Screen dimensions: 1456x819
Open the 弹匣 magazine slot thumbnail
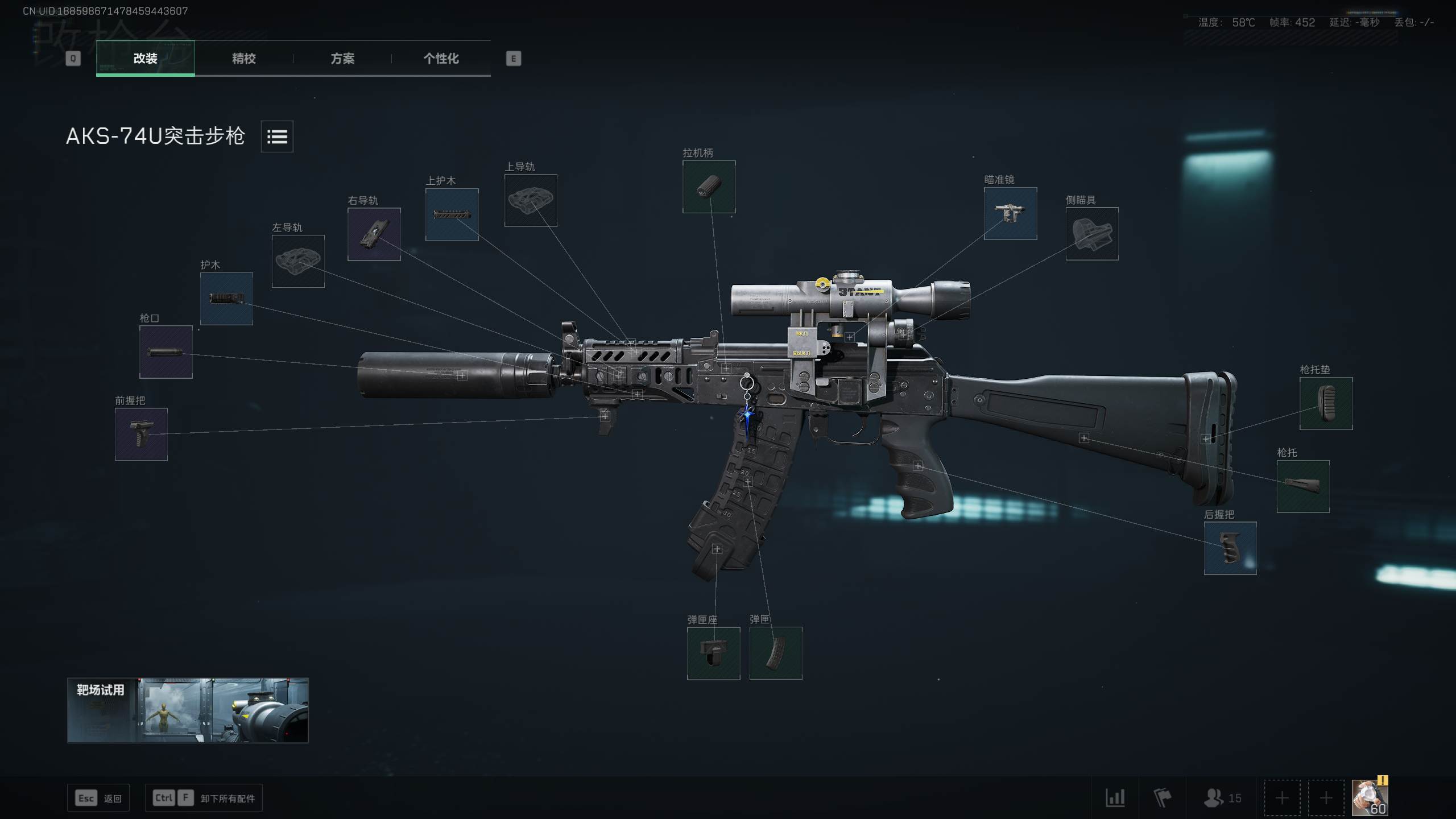(x=775, y=653)
